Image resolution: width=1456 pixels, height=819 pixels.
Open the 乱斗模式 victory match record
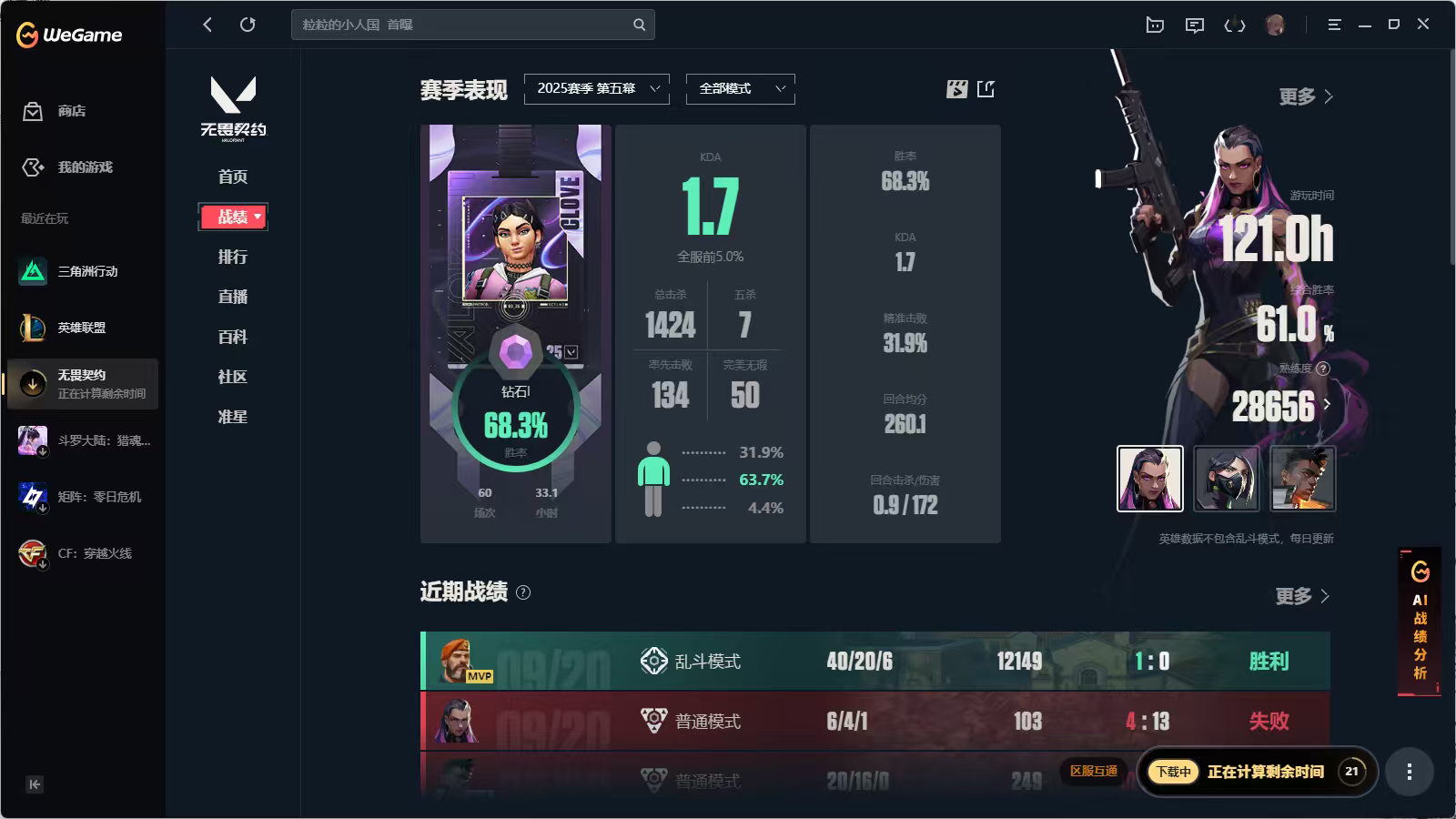(x=875, y=662)
